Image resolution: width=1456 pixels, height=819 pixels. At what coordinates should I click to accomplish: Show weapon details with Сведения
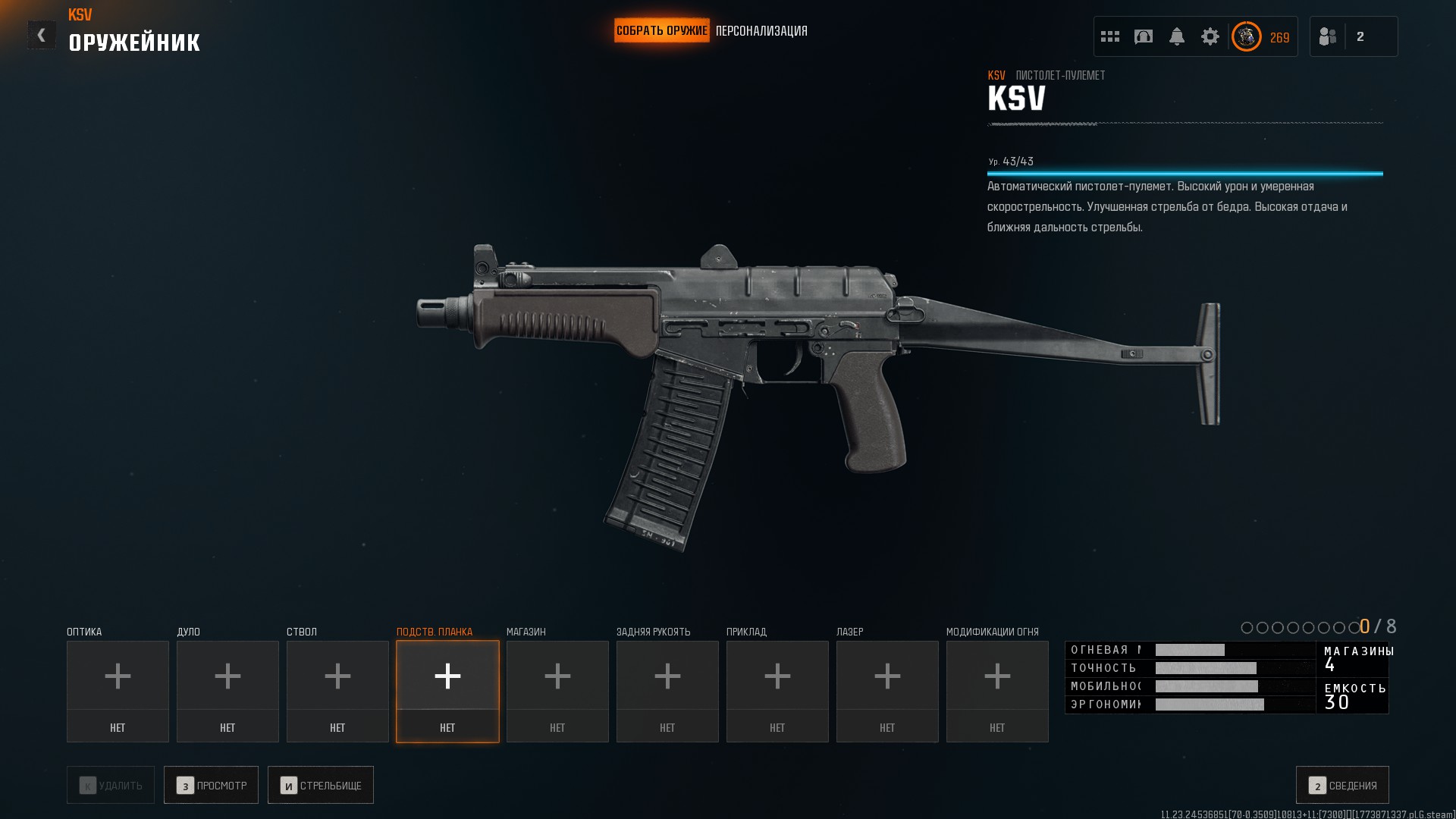1342,785
